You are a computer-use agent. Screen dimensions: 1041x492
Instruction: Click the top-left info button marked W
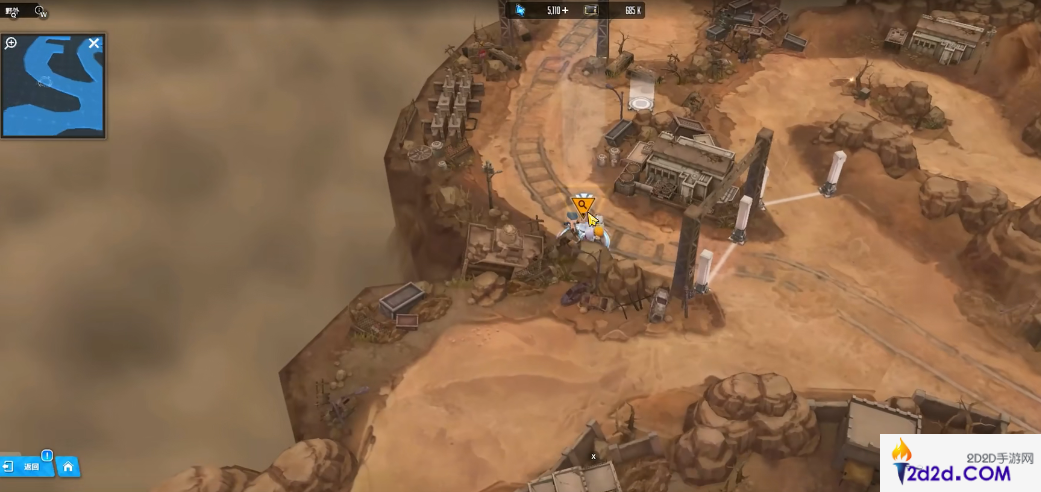[x=41, y=12]
